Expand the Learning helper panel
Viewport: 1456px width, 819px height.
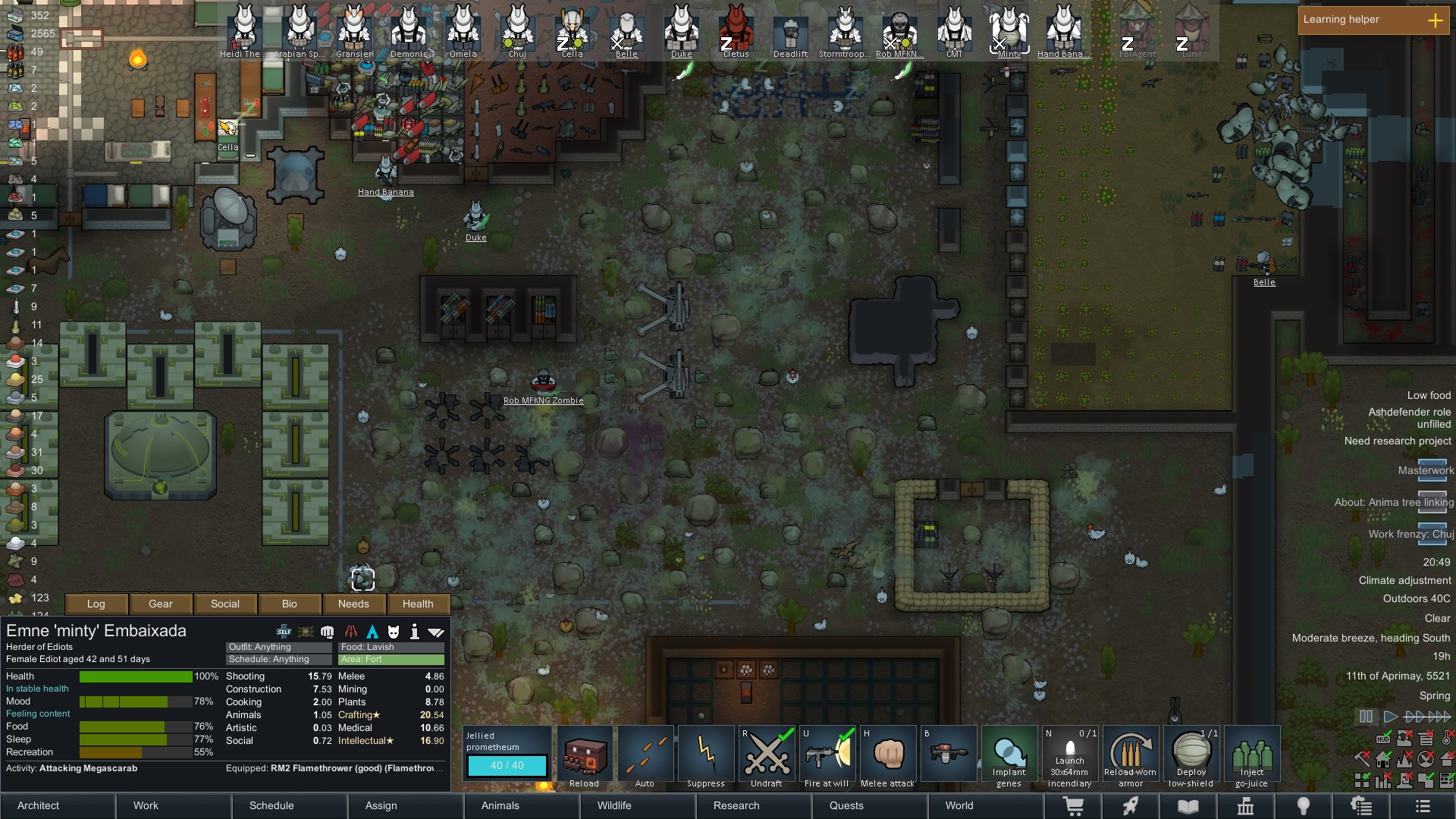[1435, 20]
